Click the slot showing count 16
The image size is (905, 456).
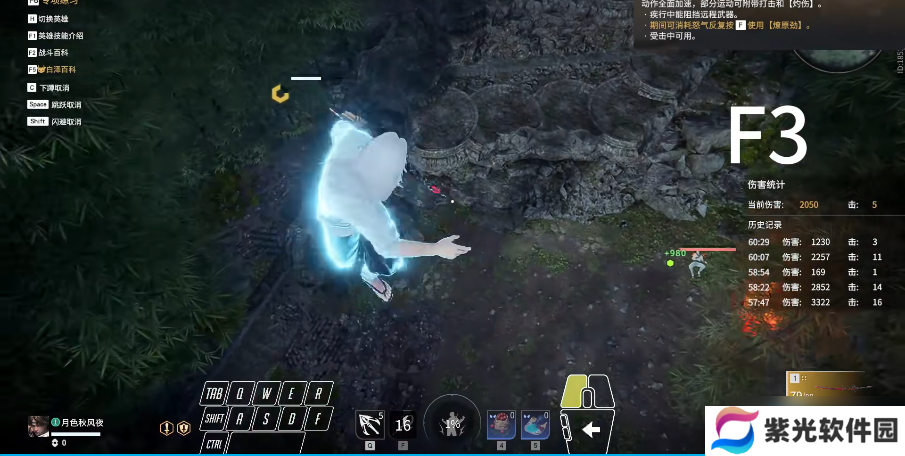tap(402, 425)
